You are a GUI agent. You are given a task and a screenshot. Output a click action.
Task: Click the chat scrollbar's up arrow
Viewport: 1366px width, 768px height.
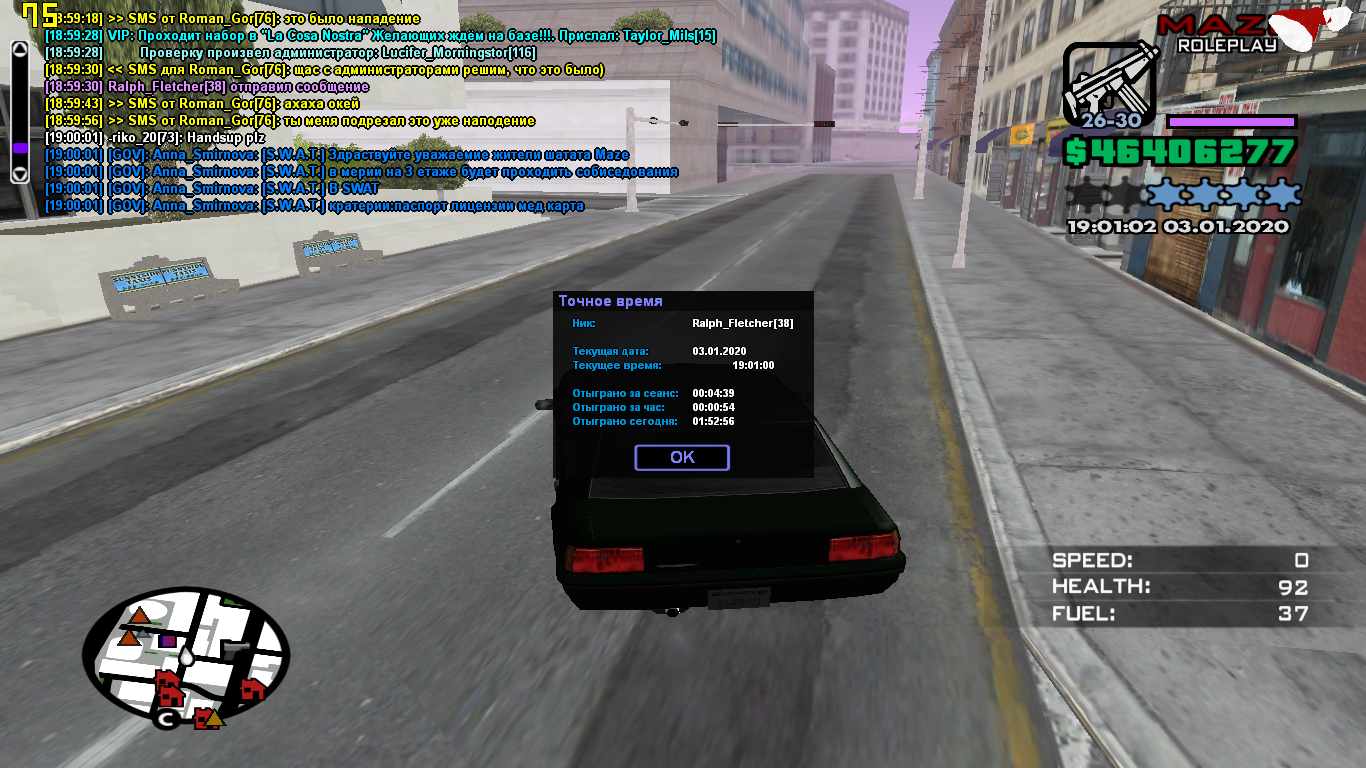(x=19, y=49)
